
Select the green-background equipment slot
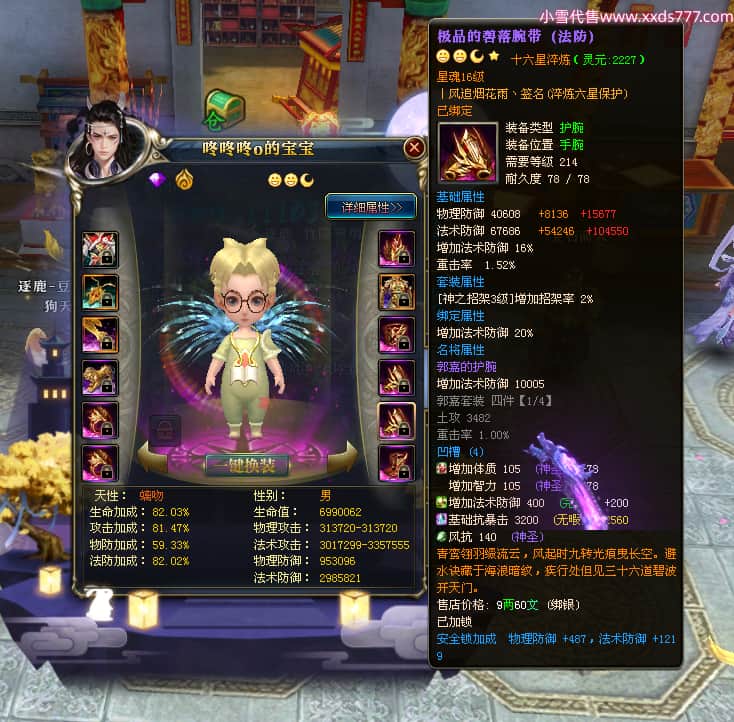point(101,292)
